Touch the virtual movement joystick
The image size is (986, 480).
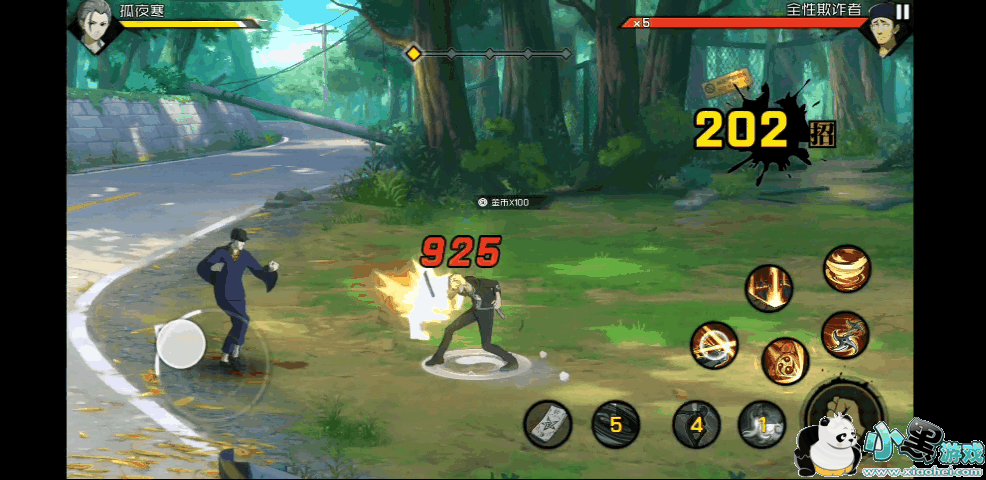(x=181, y=345)
